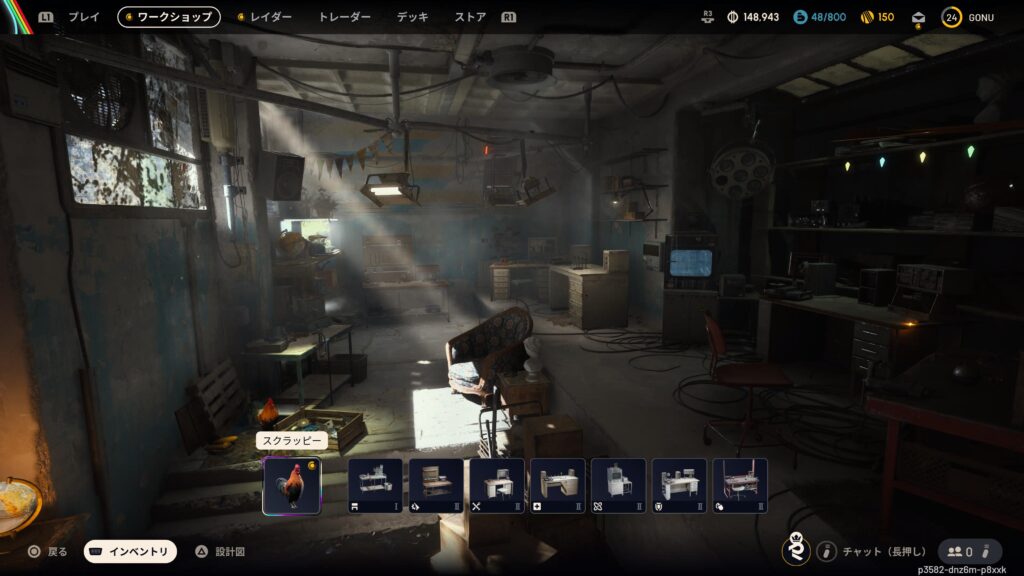Open the mail envelope icon
Screen dimensions: 1024x576
(919, 17)
